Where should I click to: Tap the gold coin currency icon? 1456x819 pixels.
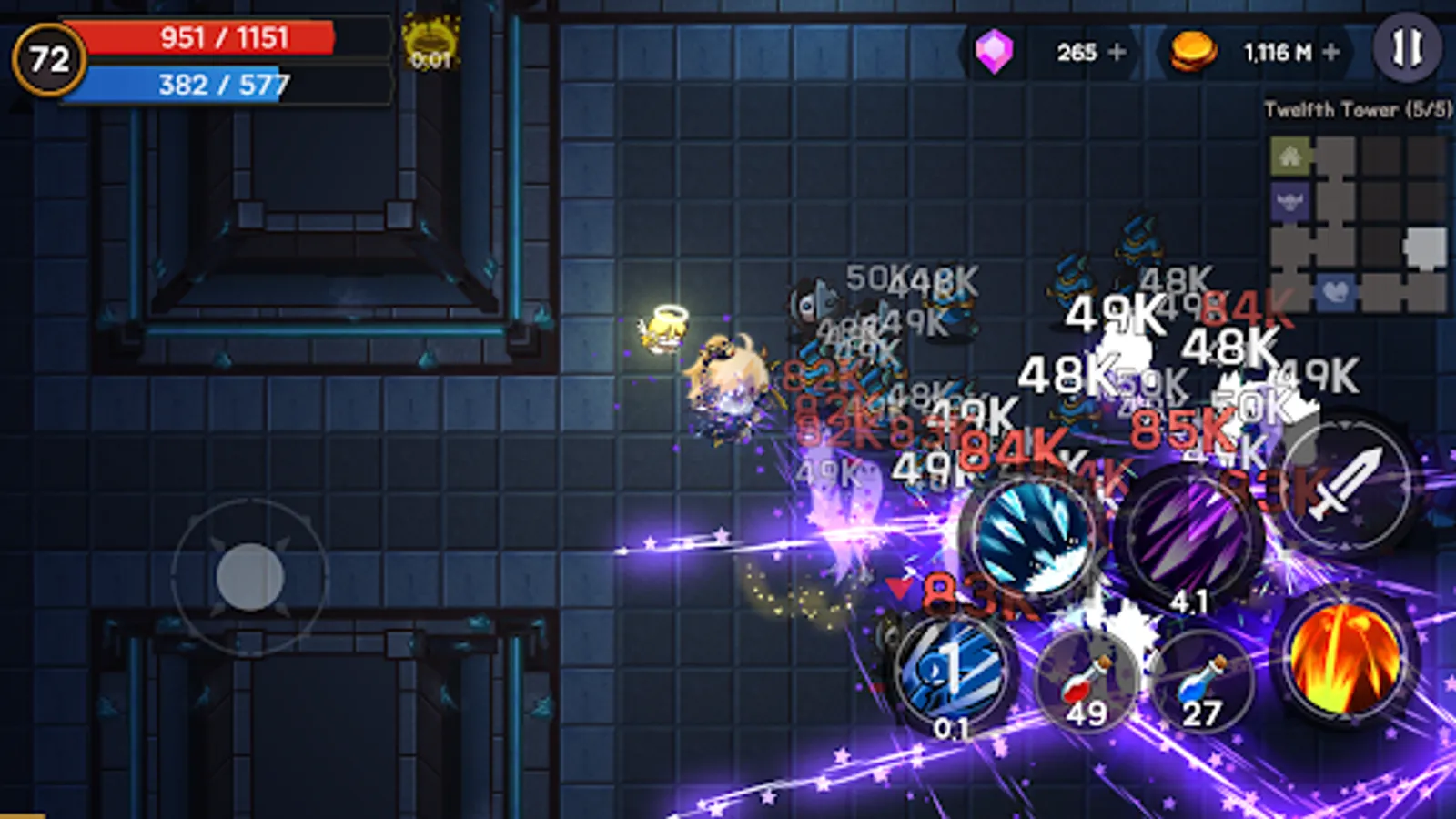(x=1193, y=53)
